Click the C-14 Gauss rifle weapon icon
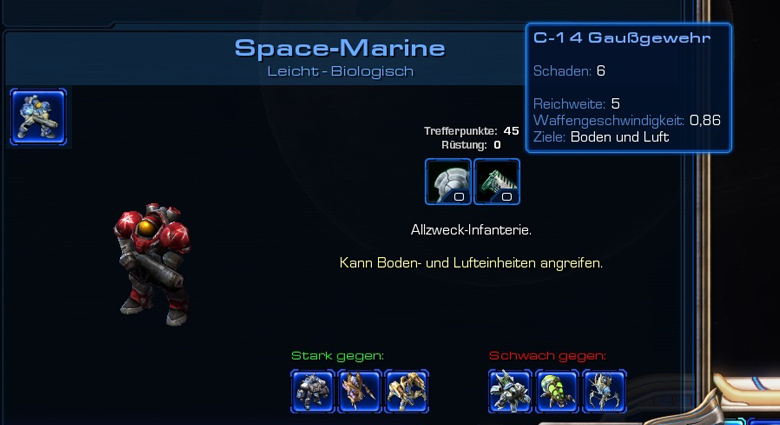Screen dimensions: 780x425 497,181
